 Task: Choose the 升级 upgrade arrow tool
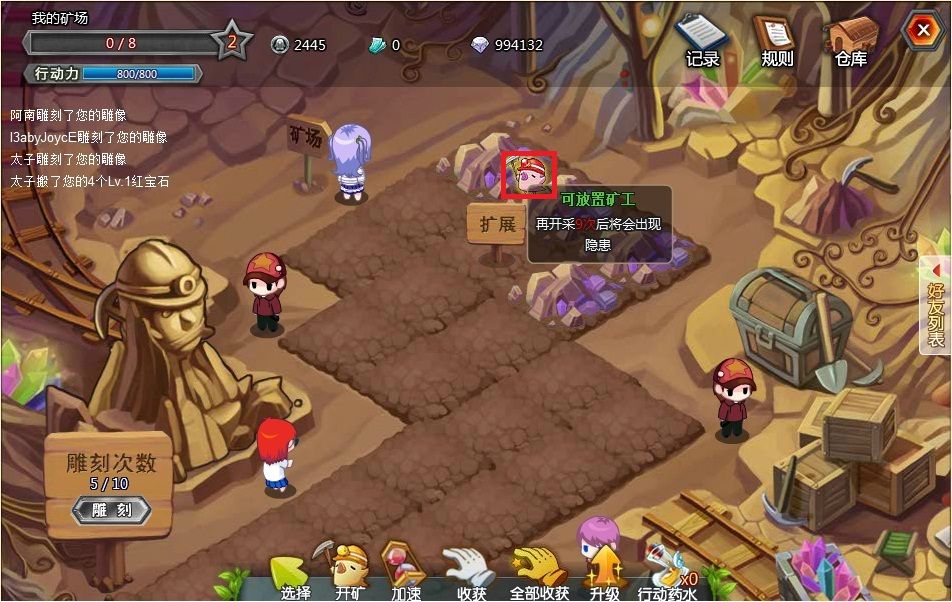(x=605, y=574)
